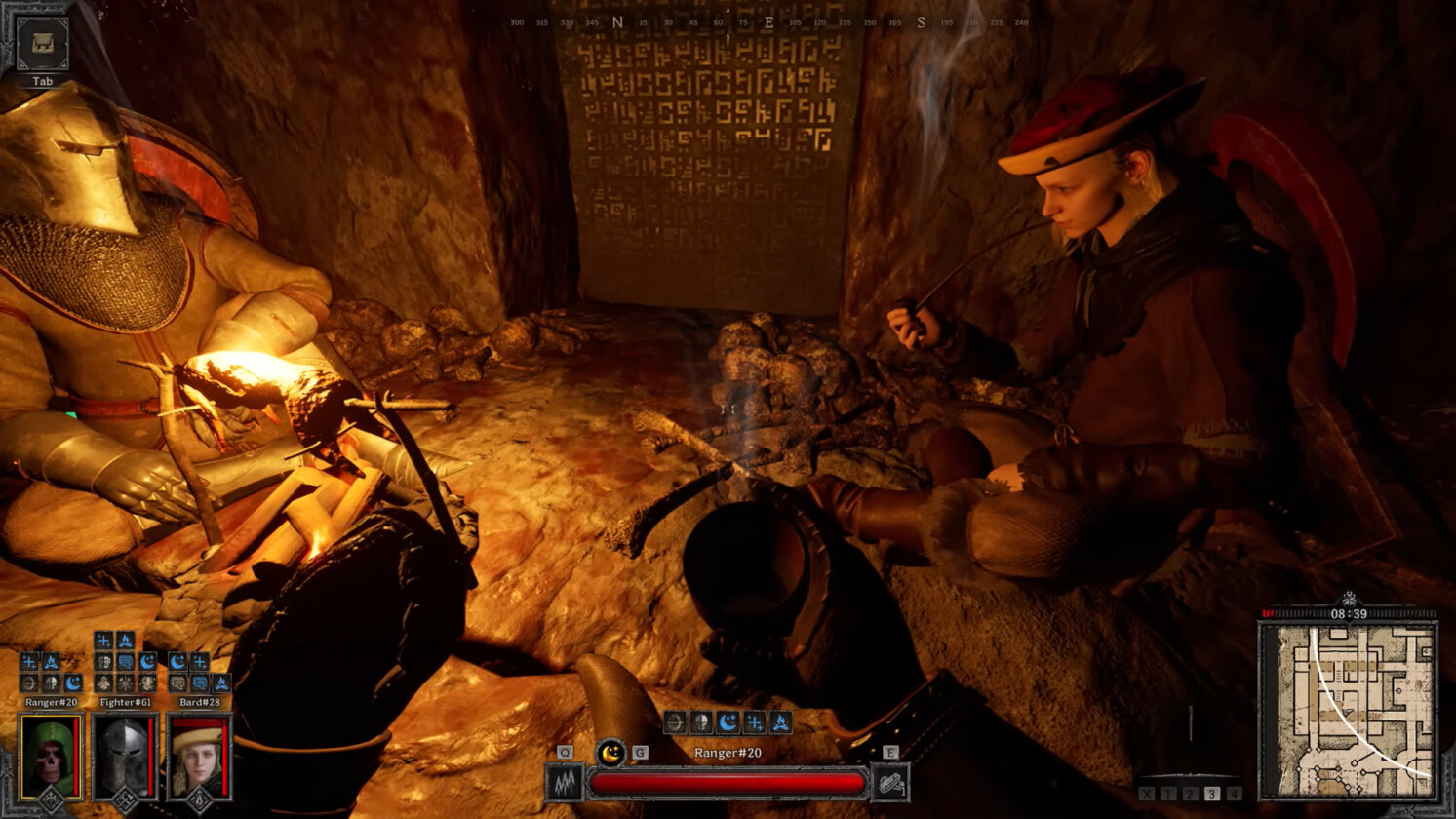The height and width of the screenshot is (819, 1456).
Task: Click weapon slot 1 in the bottom-right bar
Action: pyautogui.click(x=1168, y=793)
